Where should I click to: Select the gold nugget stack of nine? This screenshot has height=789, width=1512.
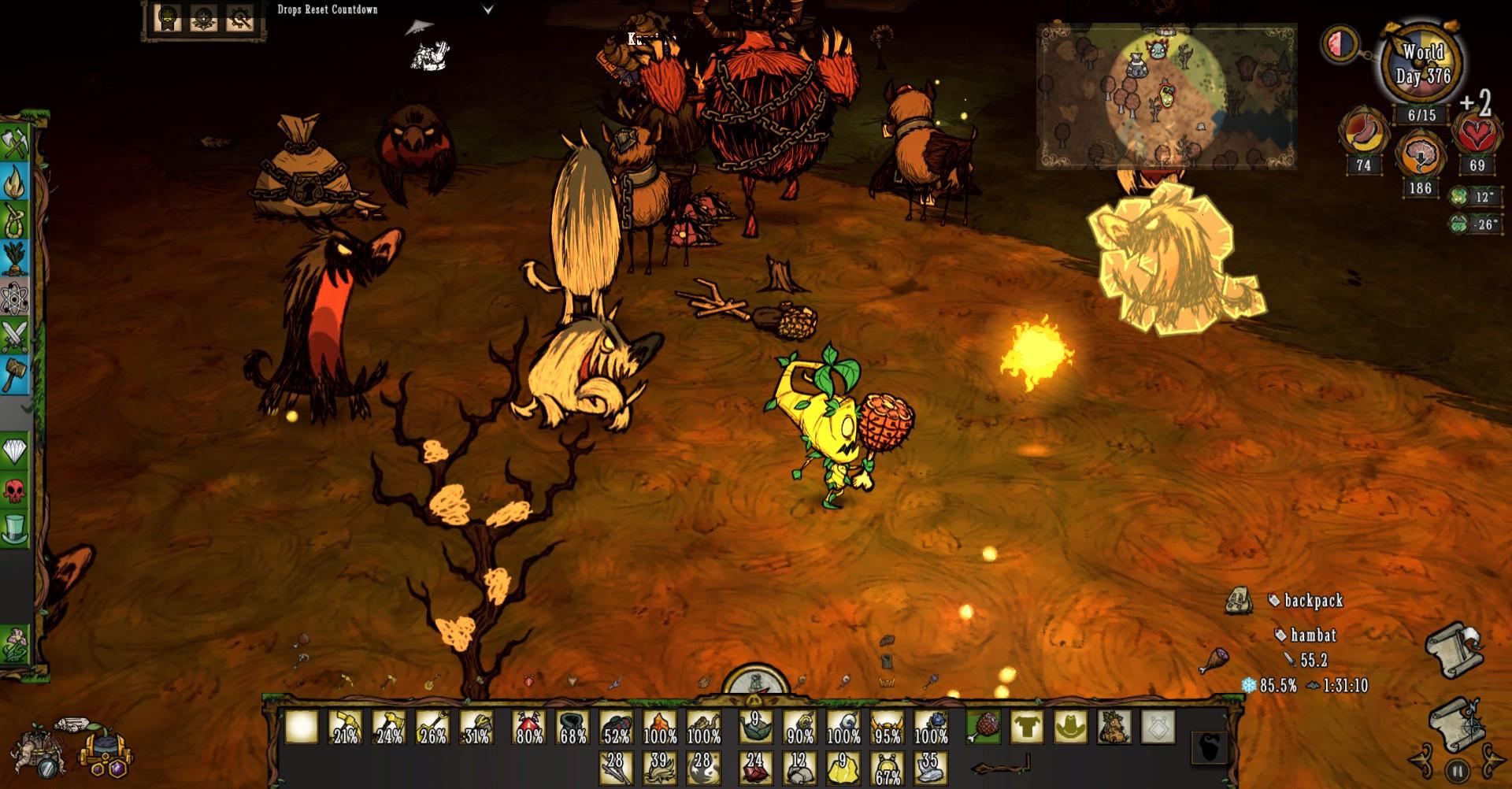click(843, 767)
